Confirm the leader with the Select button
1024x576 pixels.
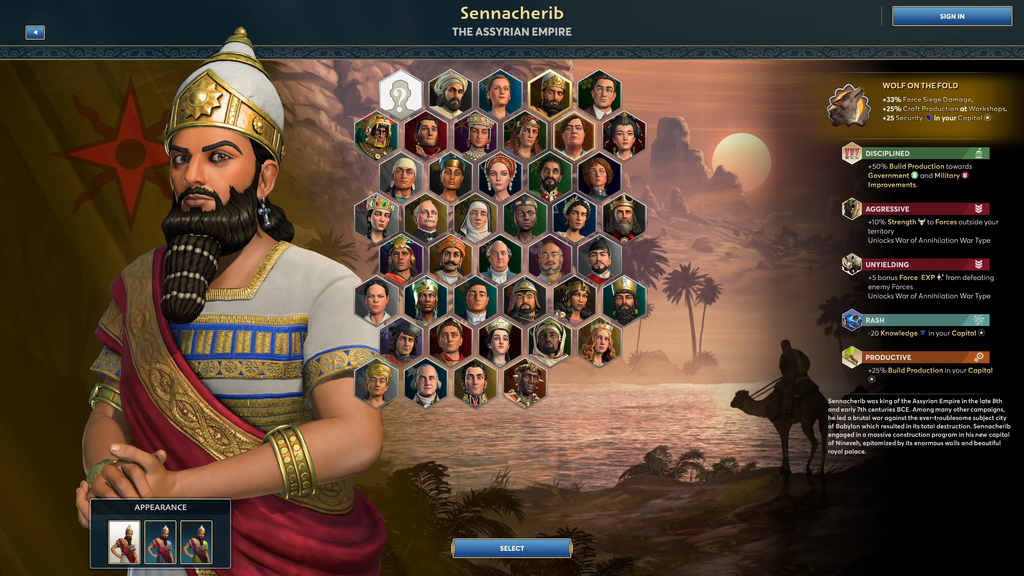pos(511,548)
